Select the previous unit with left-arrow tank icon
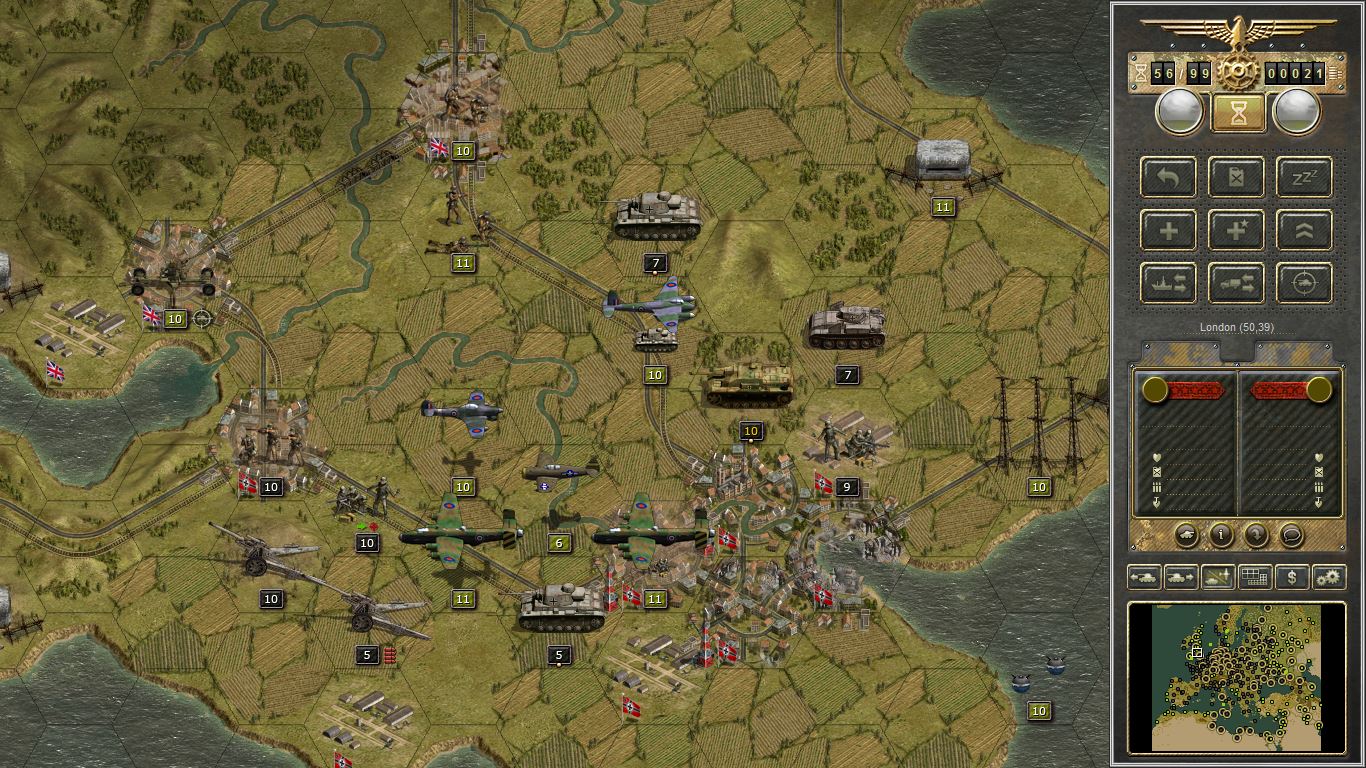Viewport: 1366px width, 768px height. pyautogui.click(x=1144, y=577)
